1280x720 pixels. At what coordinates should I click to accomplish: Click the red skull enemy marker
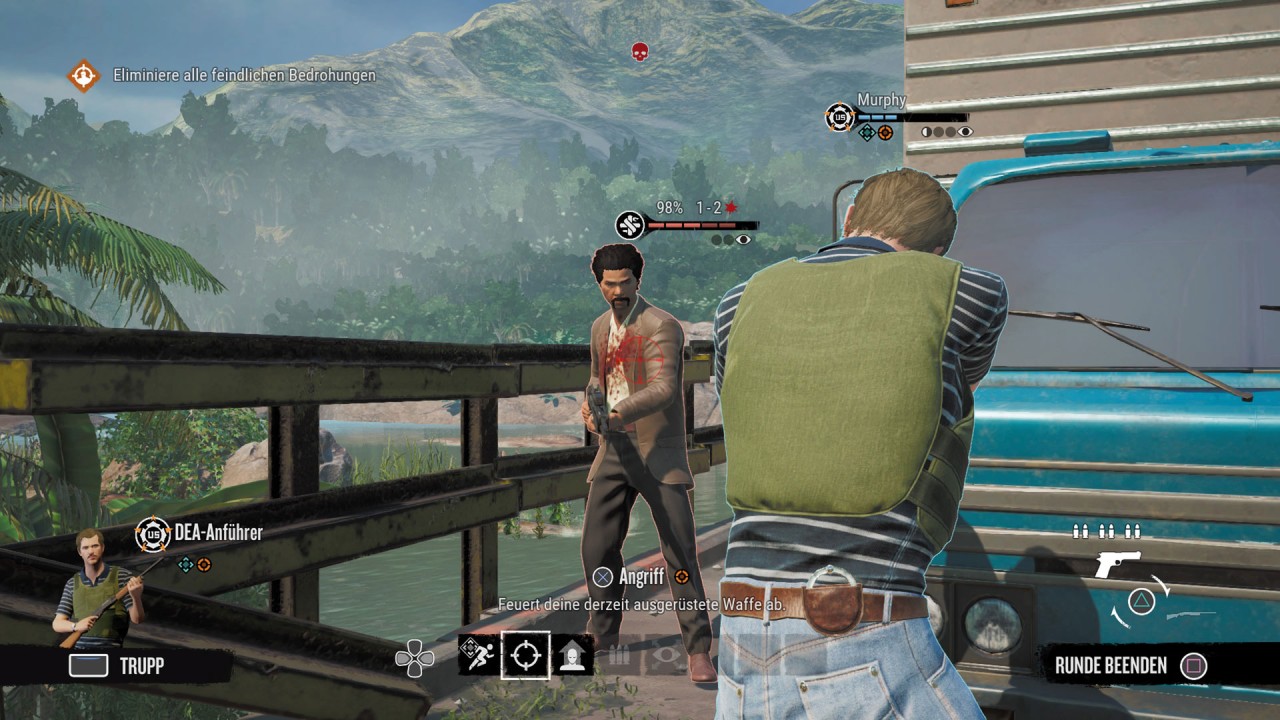point(640,51)
